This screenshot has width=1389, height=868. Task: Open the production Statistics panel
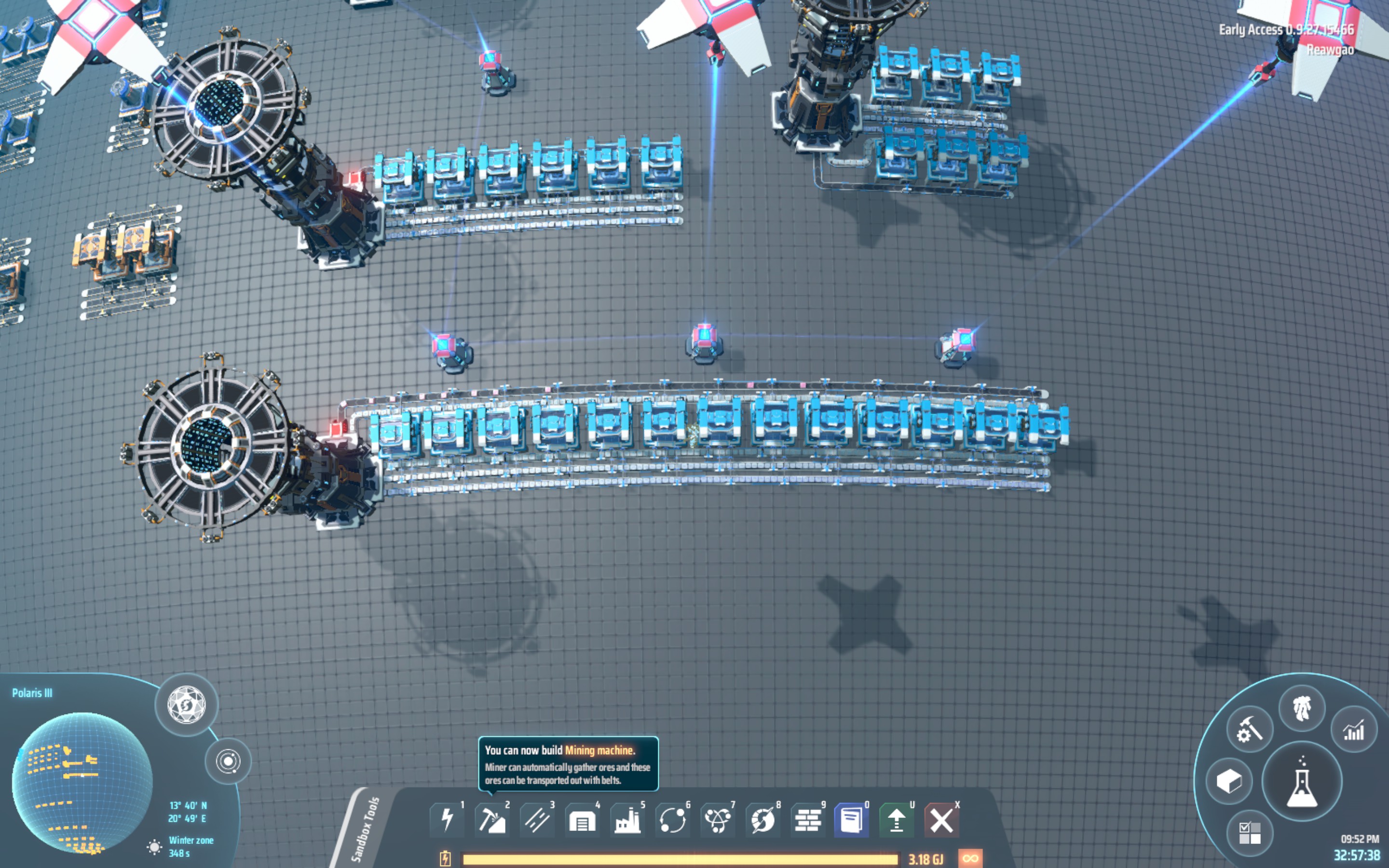click(1353, 732)
